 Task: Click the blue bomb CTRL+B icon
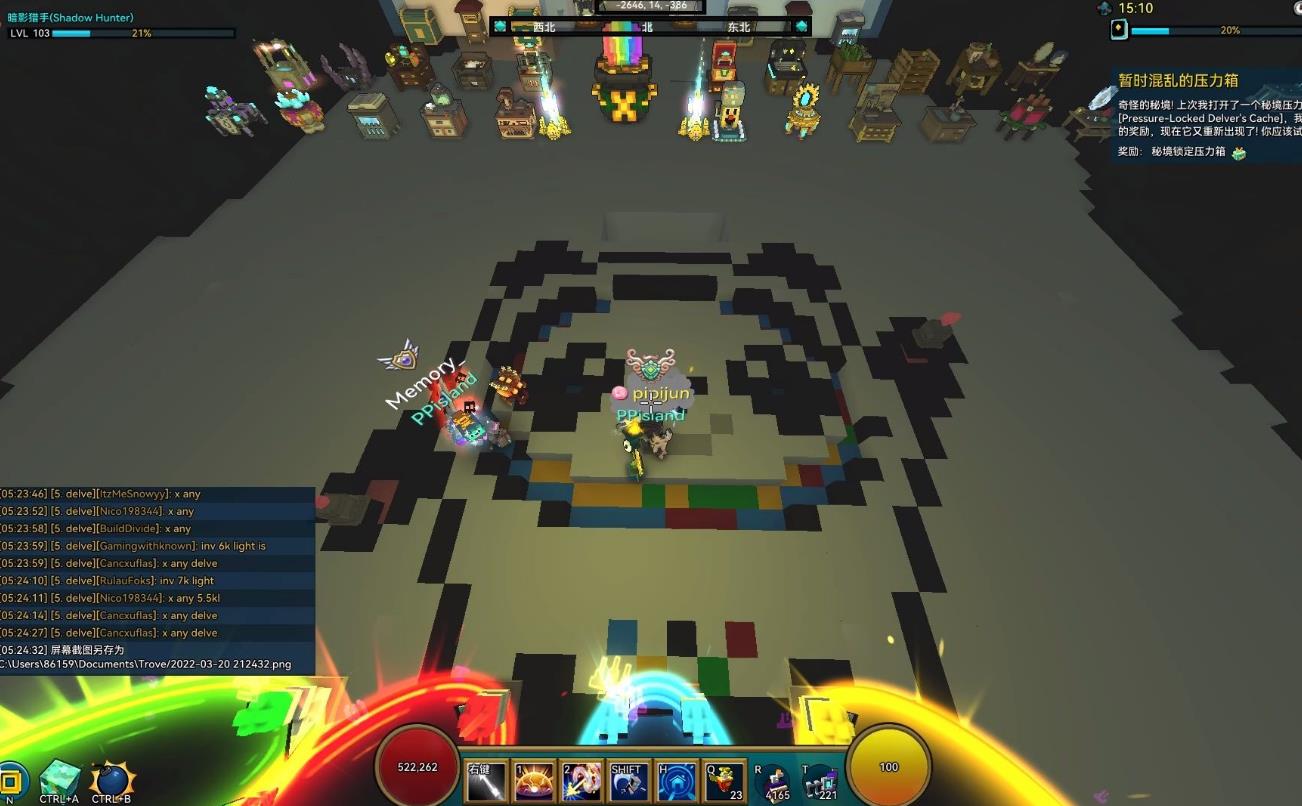[x=110, y=780]
